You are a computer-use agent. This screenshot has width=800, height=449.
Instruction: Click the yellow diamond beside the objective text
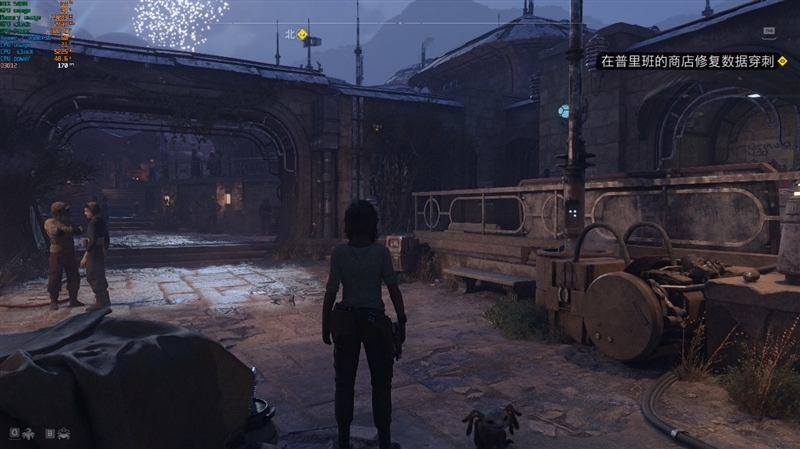[x=782, y=61]
